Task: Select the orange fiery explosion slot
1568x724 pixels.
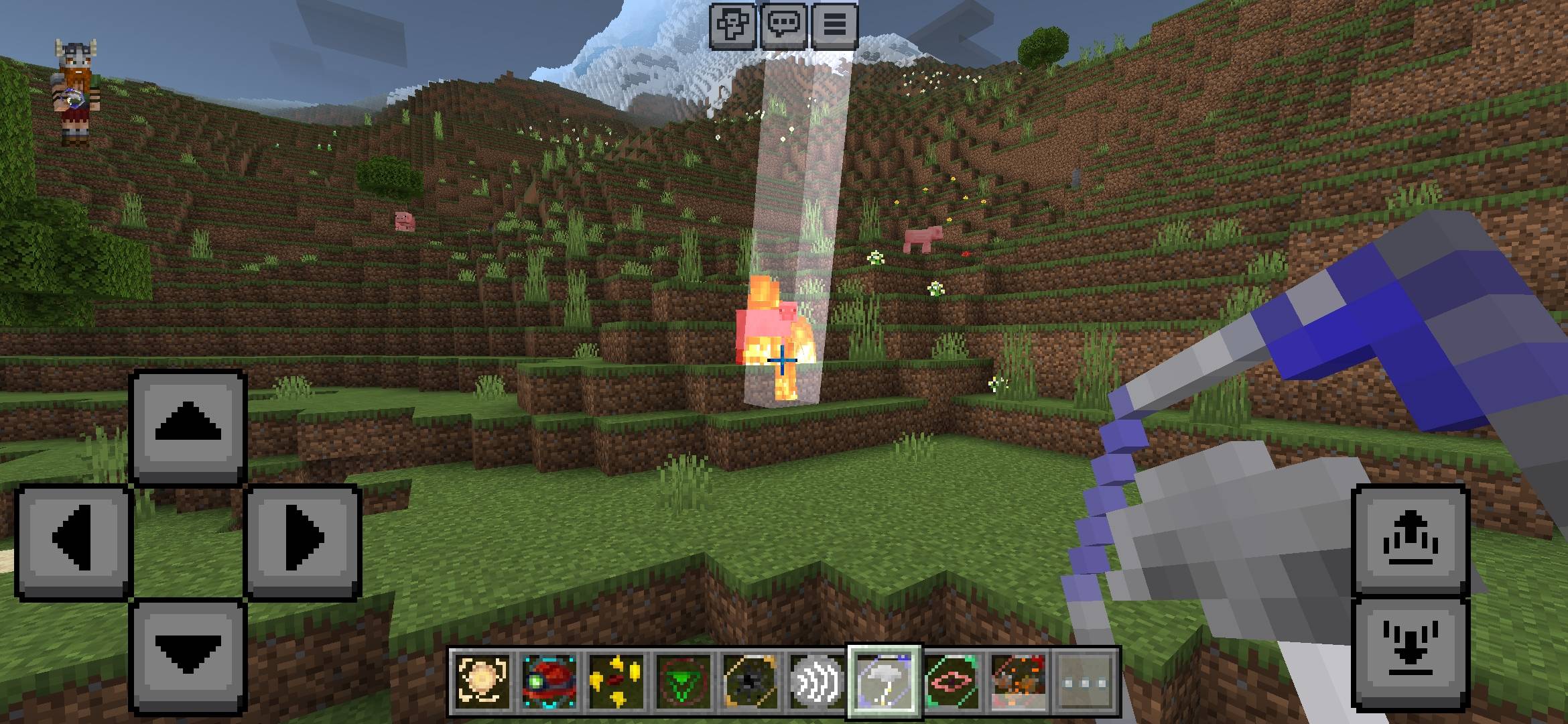Action: click(x=1019, y=681)
